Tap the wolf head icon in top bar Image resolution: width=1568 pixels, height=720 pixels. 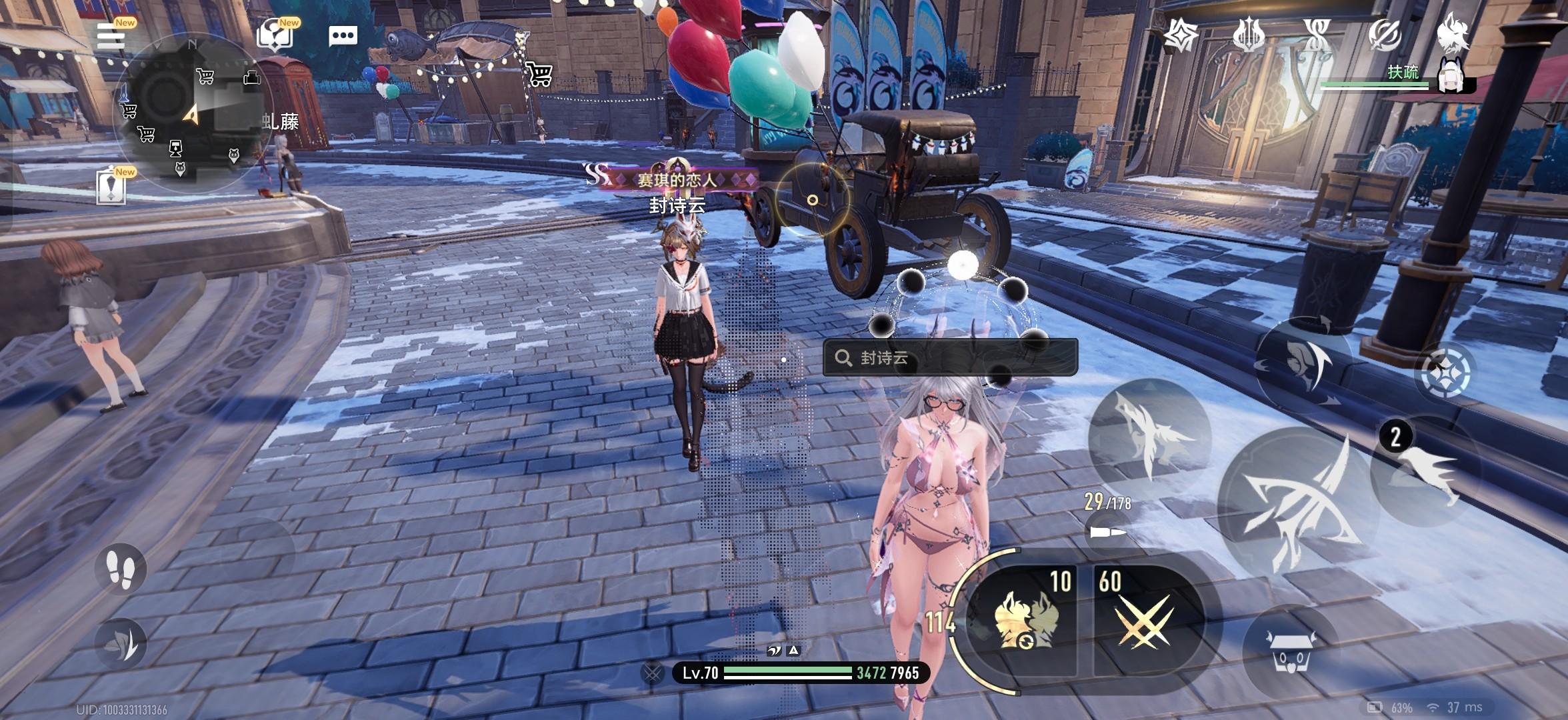(x=1453, y=33)
